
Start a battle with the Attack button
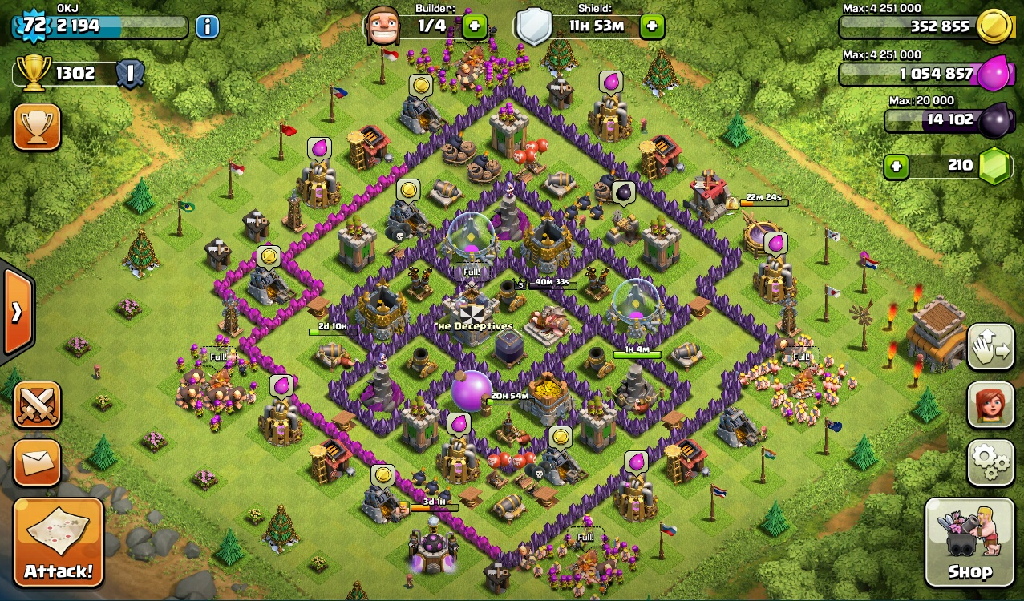pyautogui.click(x=58, y=543)
